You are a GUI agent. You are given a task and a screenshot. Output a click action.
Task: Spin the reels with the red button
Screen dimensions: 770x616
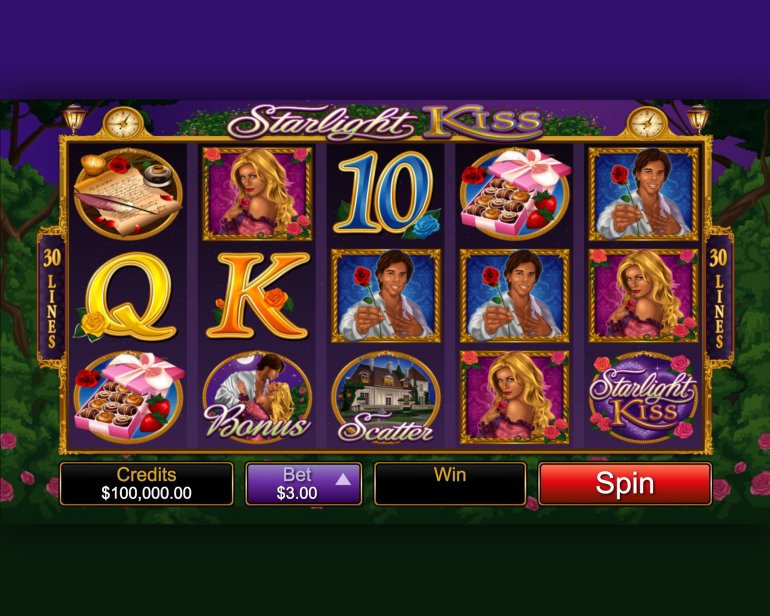point(624,484)
